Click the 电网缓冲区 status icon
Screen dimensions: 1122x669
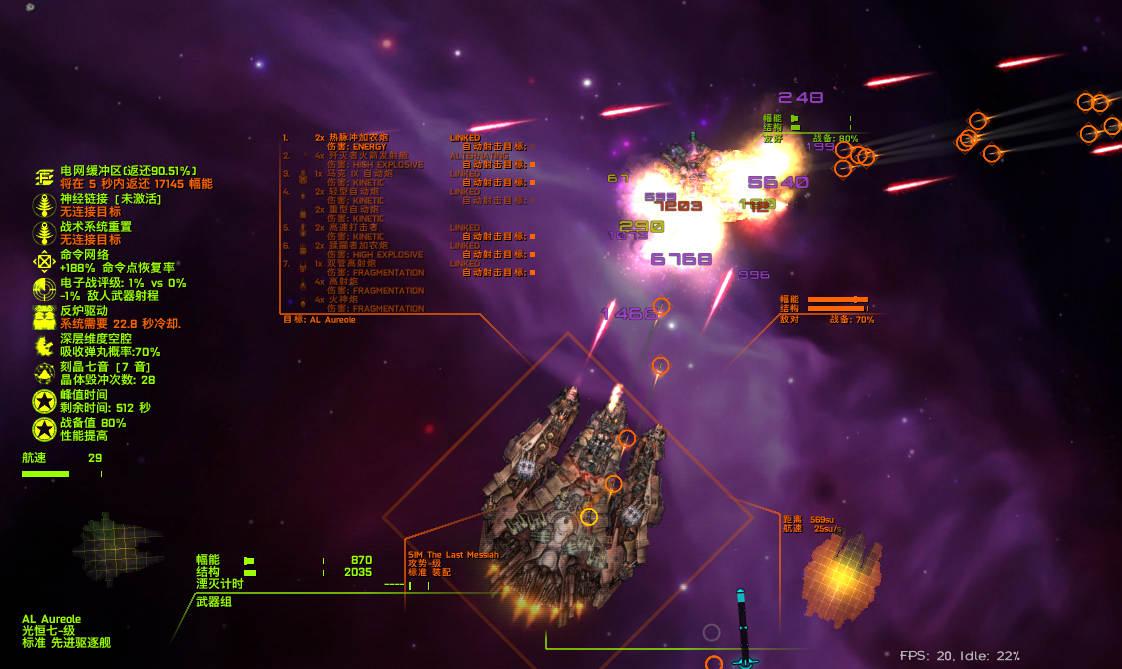(44, 177)
